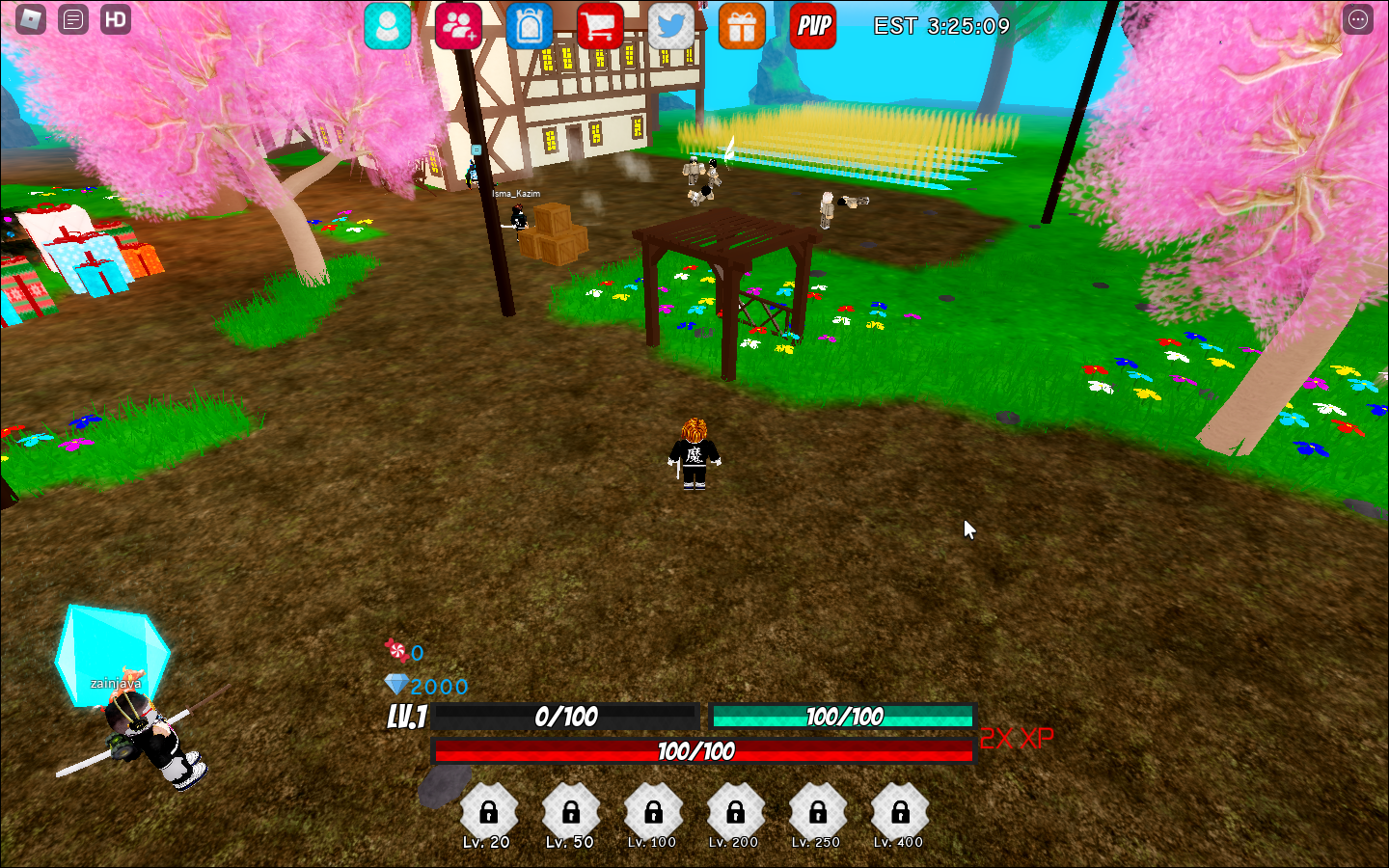Toggle the HD graphics button

click(x=116, y=19)
